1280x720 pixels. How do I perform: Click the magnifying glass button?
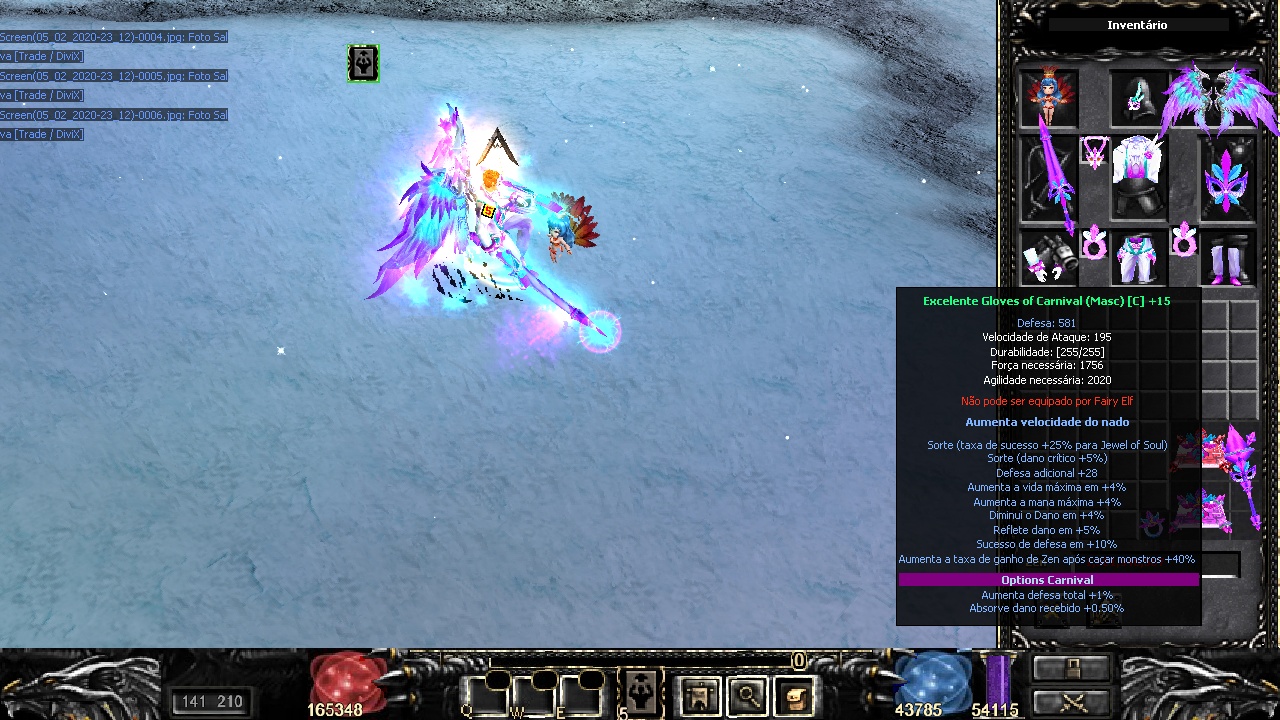tap(747, 694)
